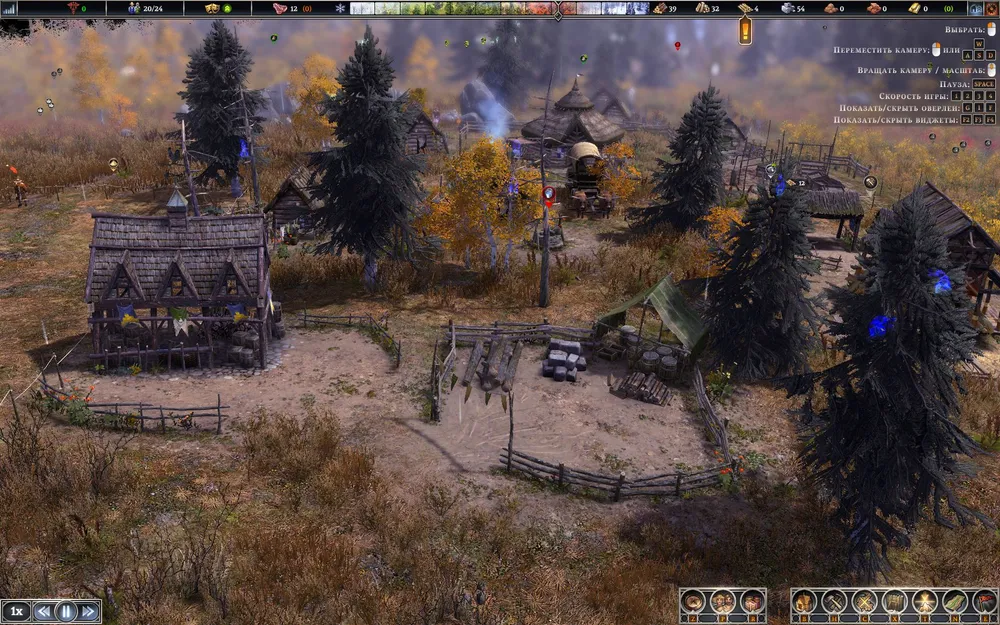The height and width of the screenshot is (625, 1000).
Task: Click the red map marker over the well
Action: coord(548,194)
